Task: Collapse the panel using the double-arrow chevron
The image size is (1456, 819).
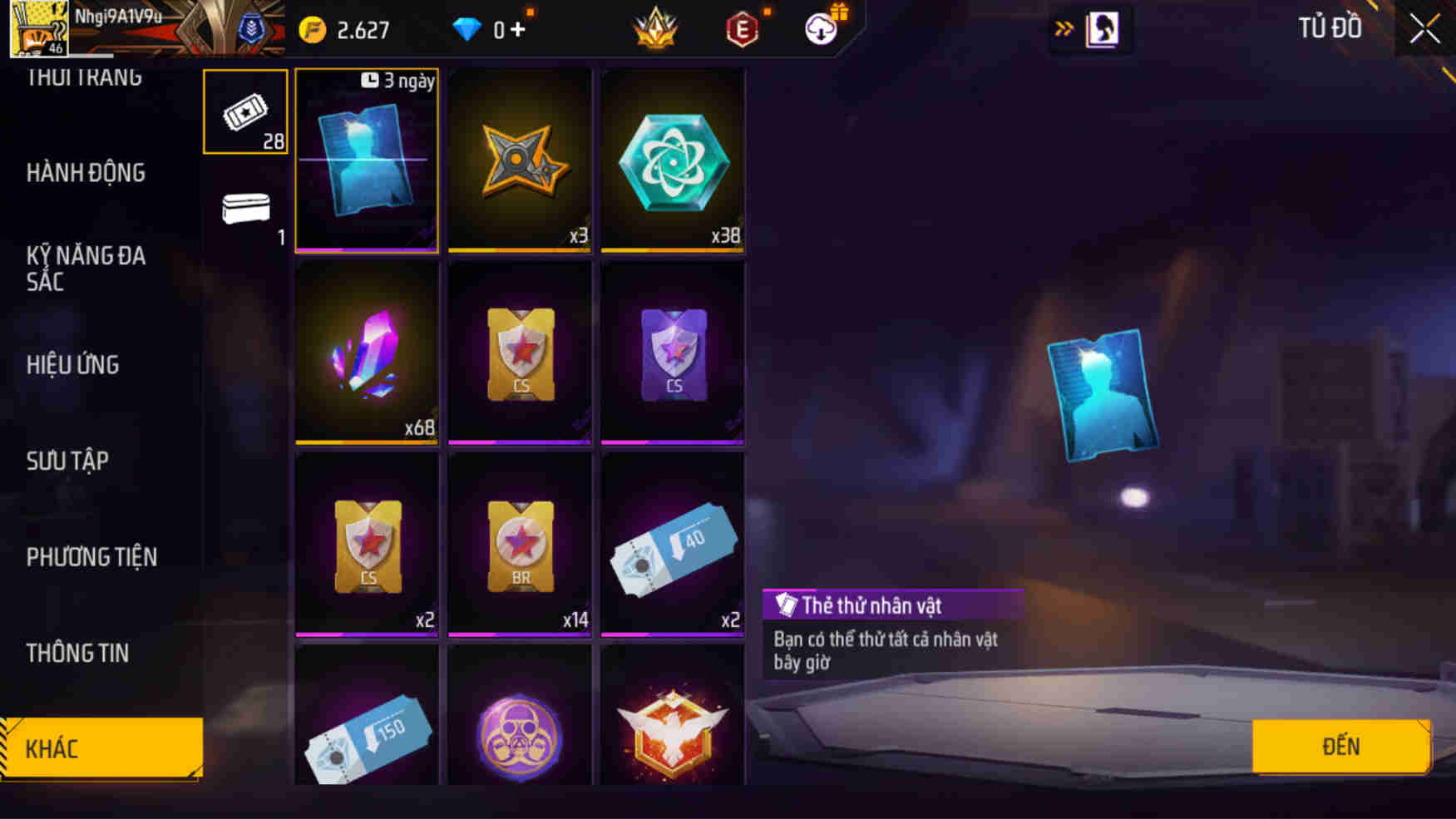Action: click(1065, 27)
